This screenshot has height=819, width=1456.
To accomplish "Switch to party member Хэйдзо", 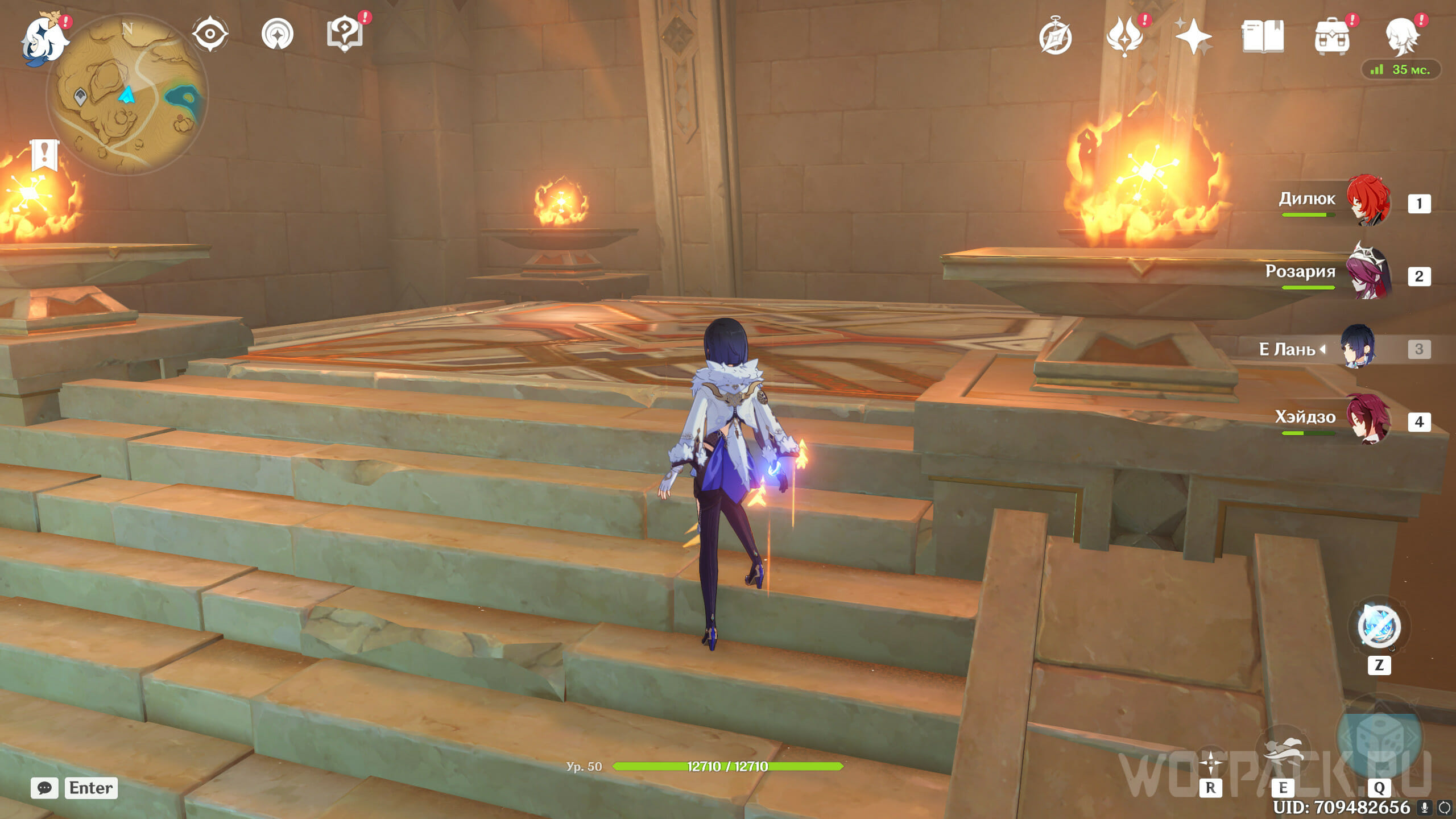I will (x=1368, y=420).
